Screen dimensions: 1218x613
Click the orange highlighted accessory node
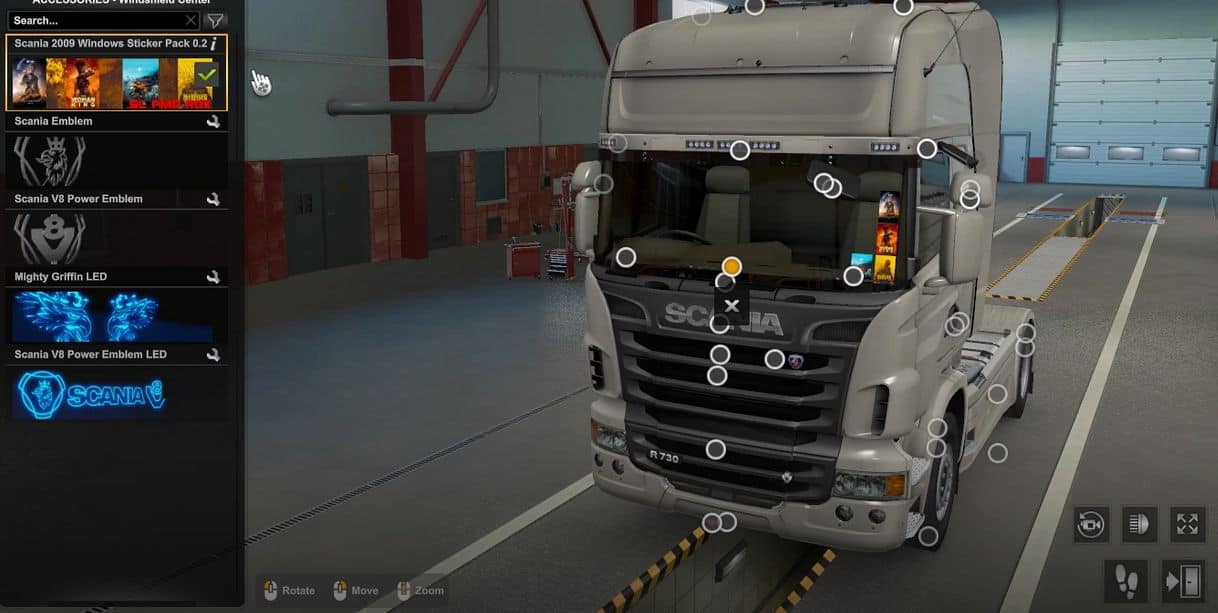click(732, 266)
